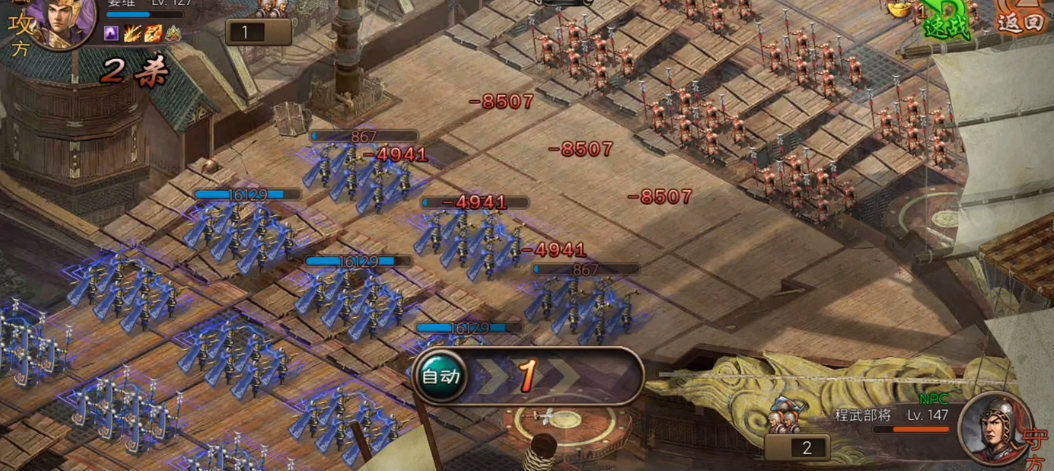
Task: Toggle the 自动 auto-battle button
Action: pos(441,376)
